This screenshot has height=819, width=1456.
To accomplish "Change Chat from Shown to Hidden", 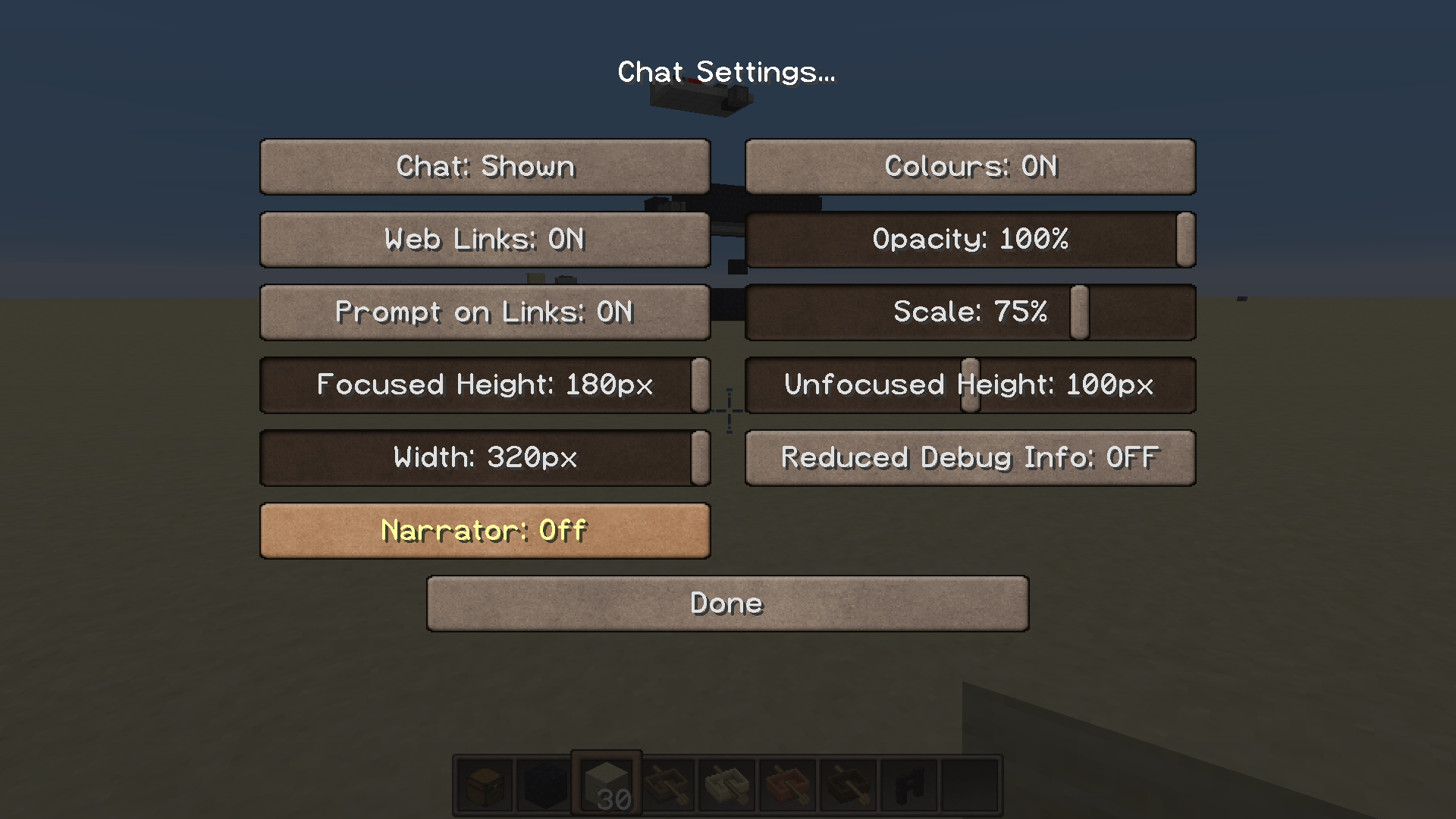I will click(485, 167).
